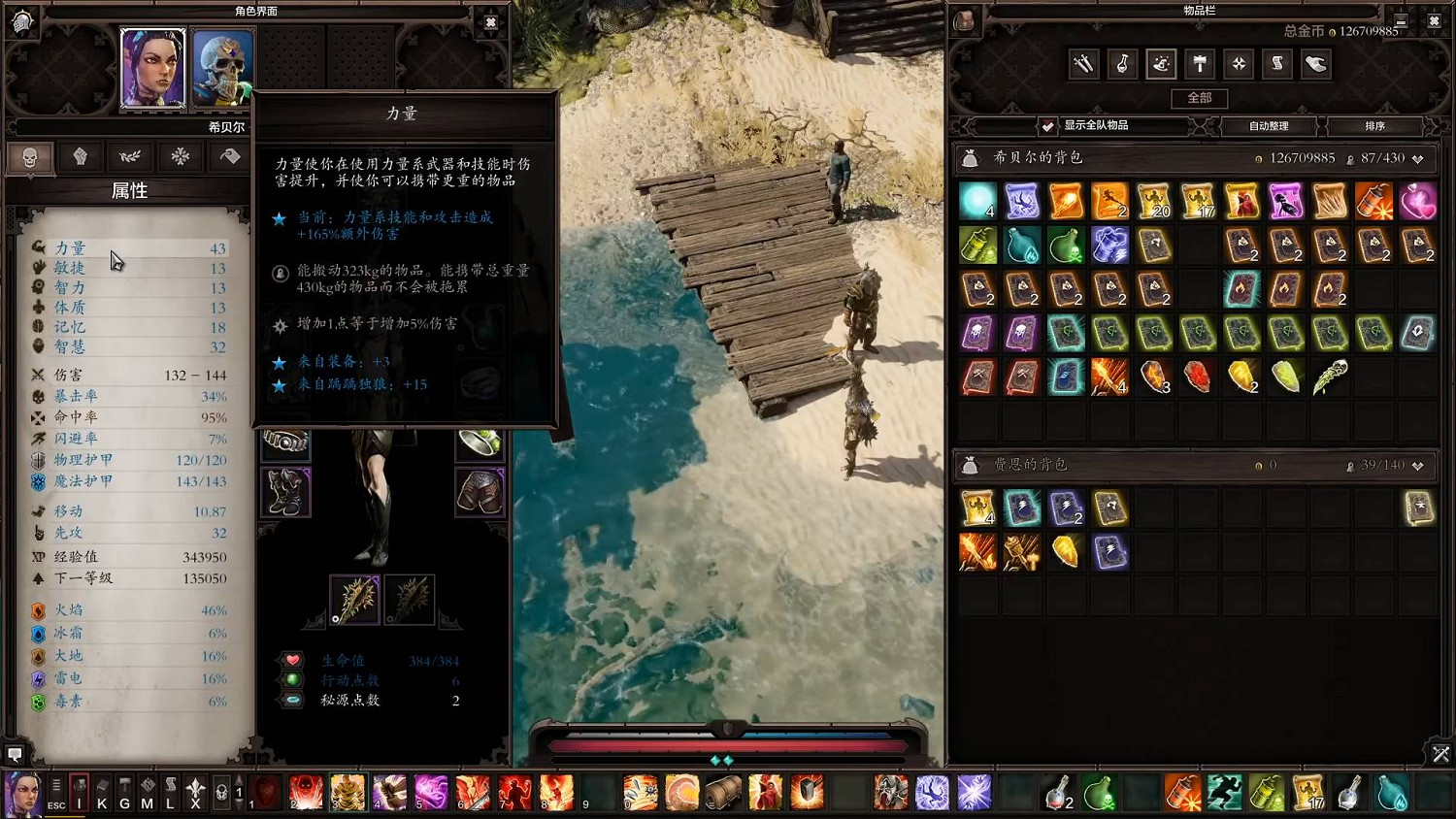The height and width of the screenshot is (819, 1456).
Task: Open the potions filter icon
Action: tap(1122, 64)
